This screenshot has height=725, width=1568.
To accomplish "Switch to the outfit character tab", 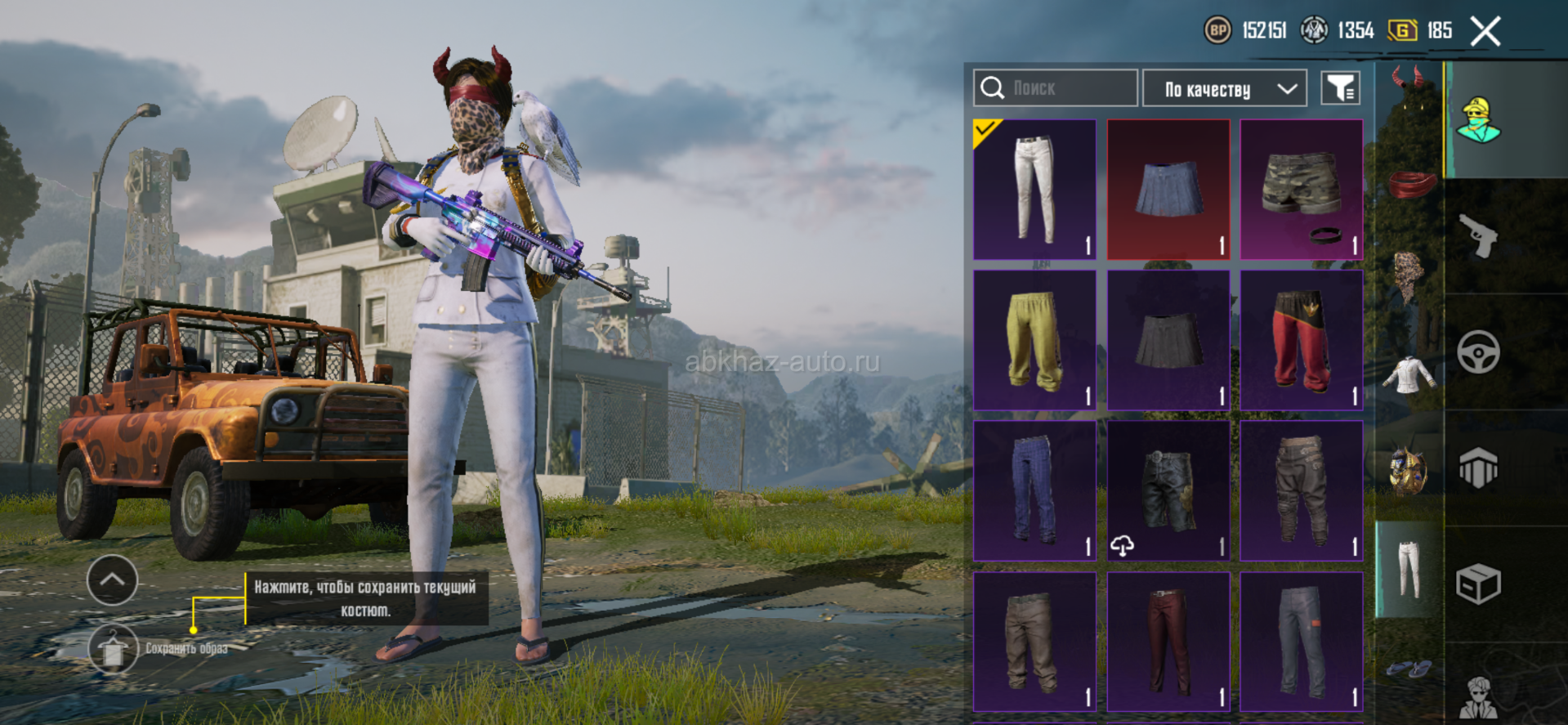I will (1480, 120).
